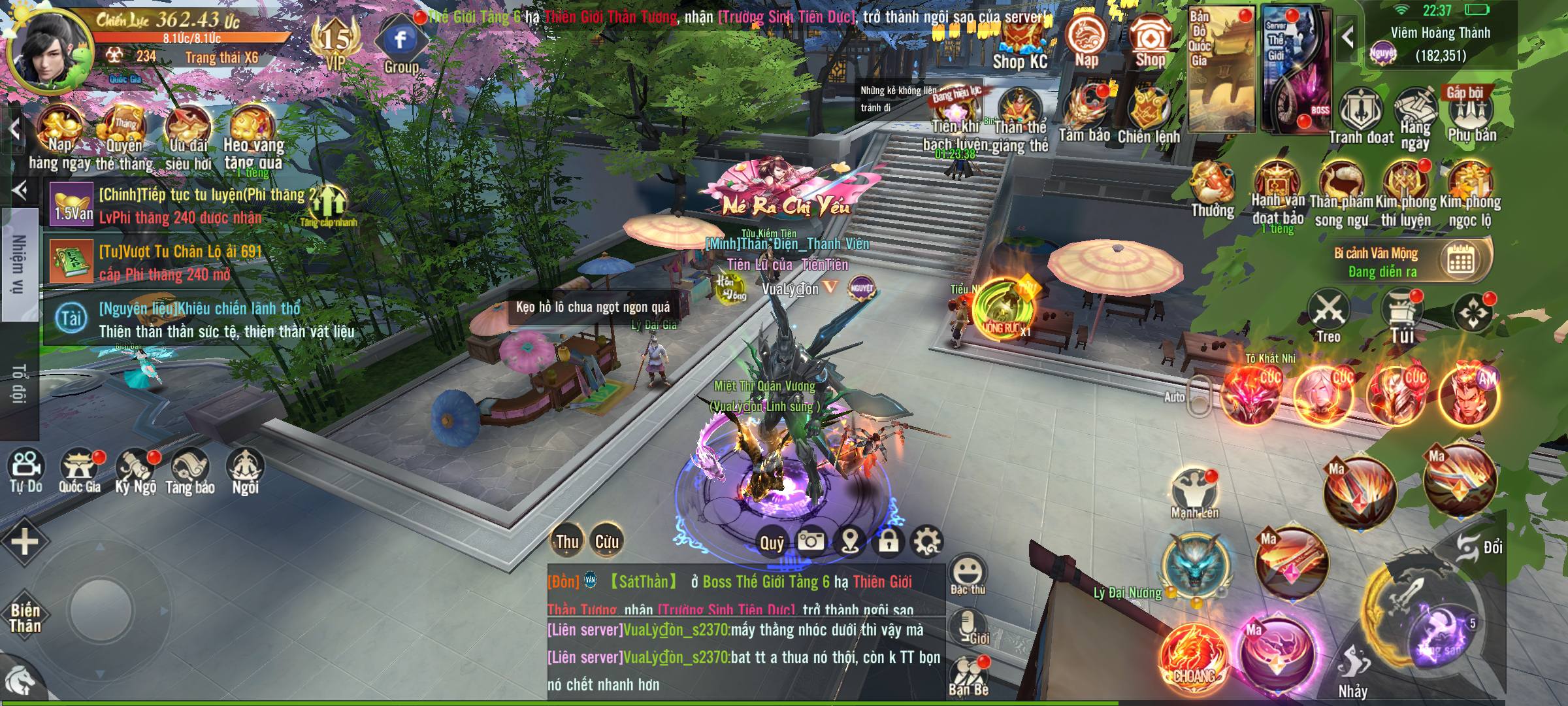The width and height of the screenshot is (1568, 706).
Task: Select Heo vàng tặng quà event
Action: tap(252, 141)
